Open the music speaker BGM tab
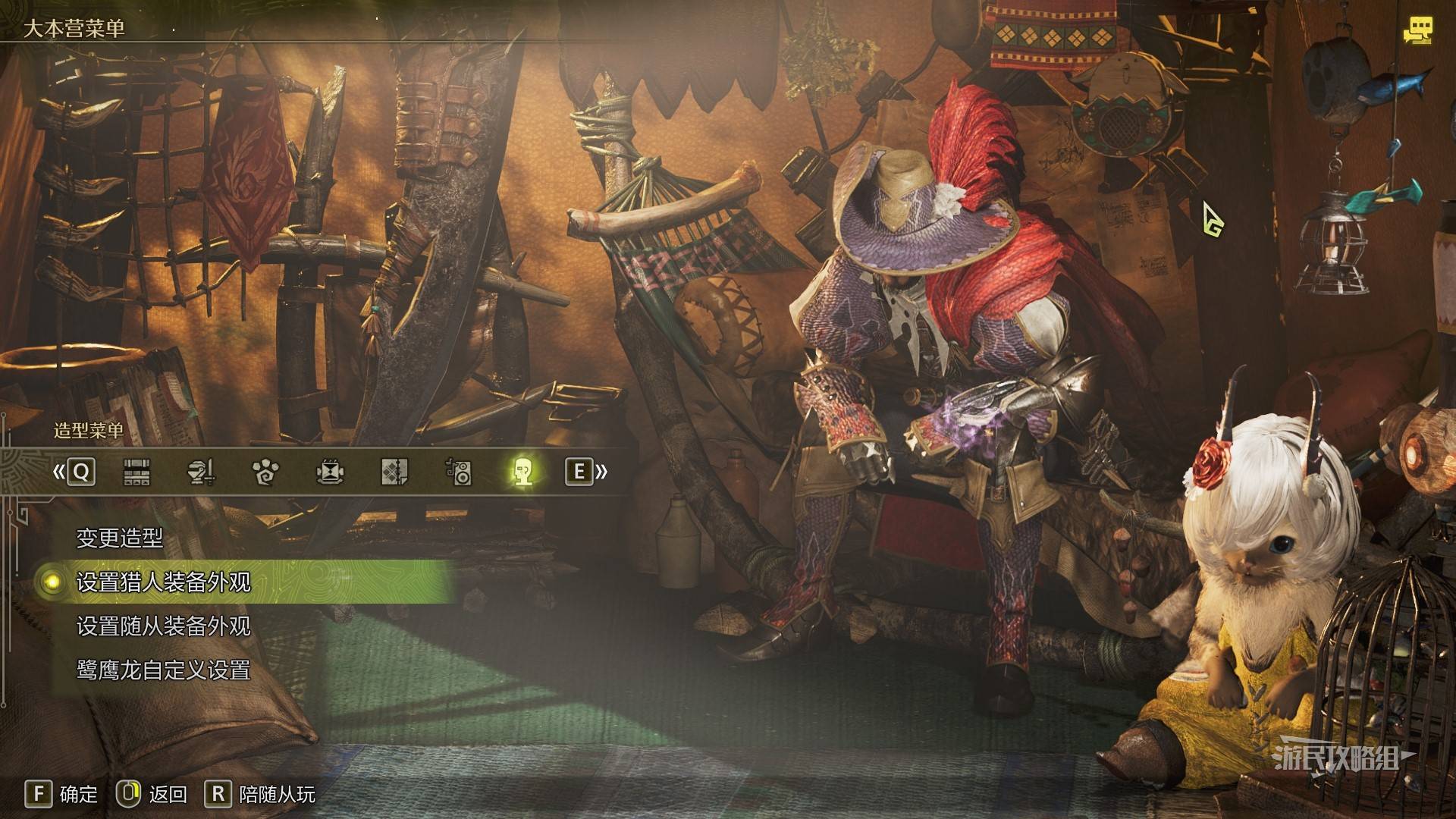Screen dimensions: 1456x819 tap(458, 472)
